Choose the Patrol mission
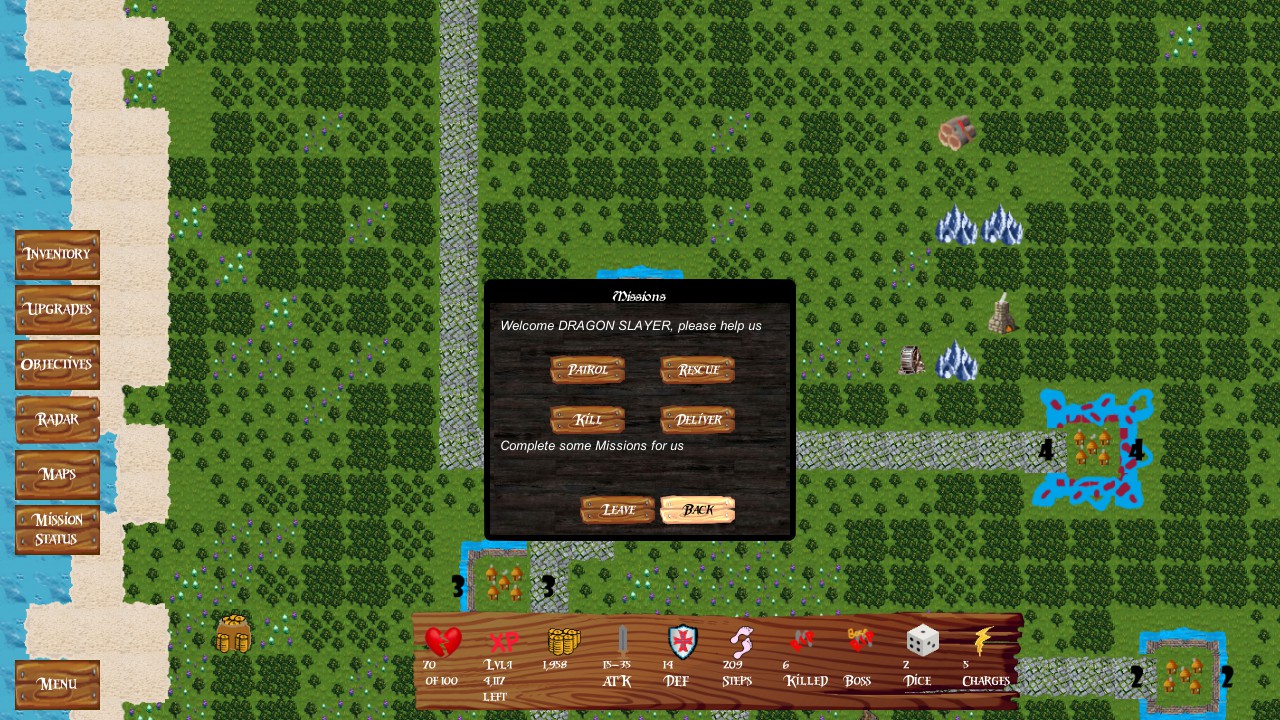 click(587, 370)
